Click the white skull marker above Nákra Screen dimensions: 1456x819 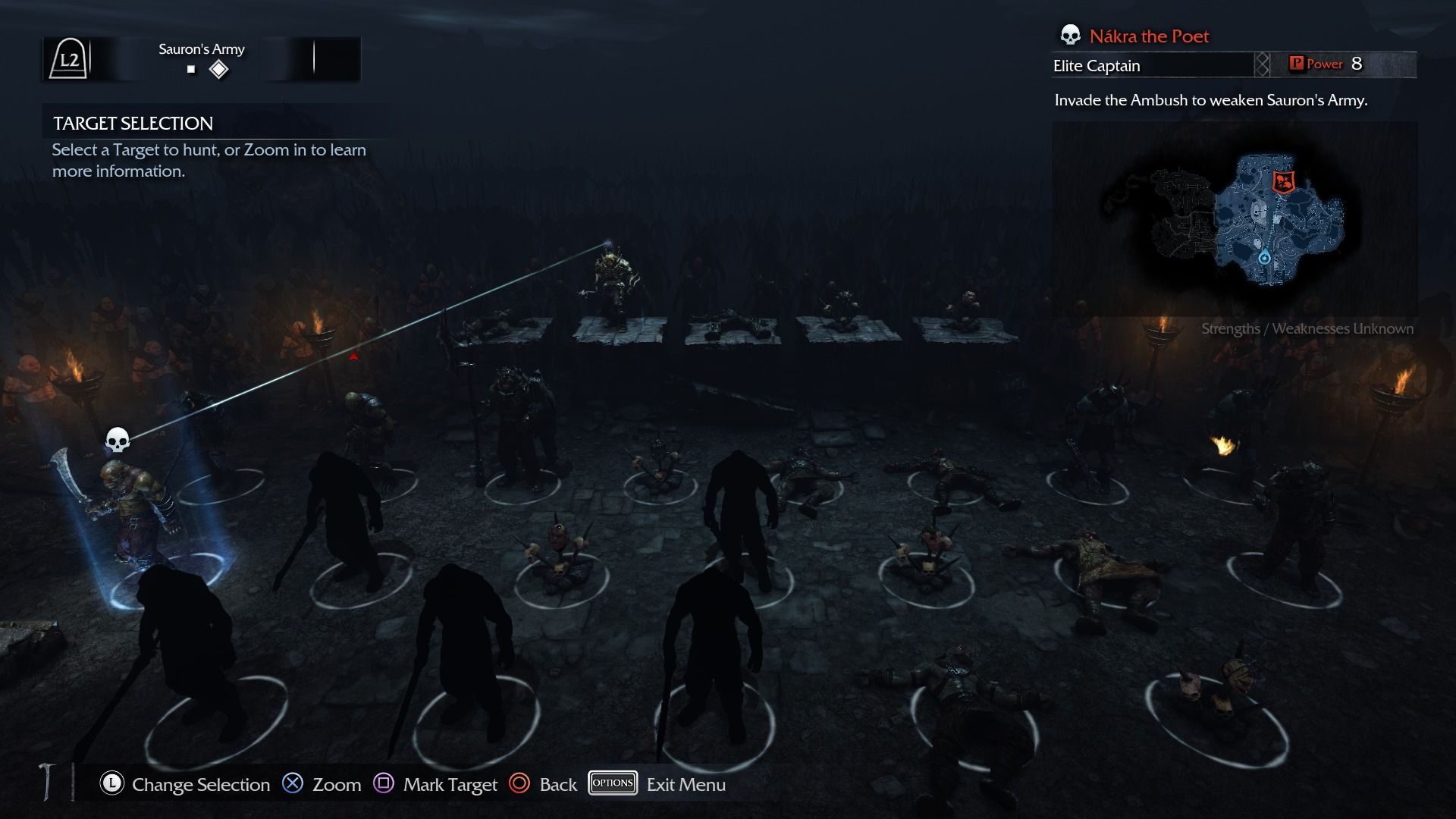[117, 440]
